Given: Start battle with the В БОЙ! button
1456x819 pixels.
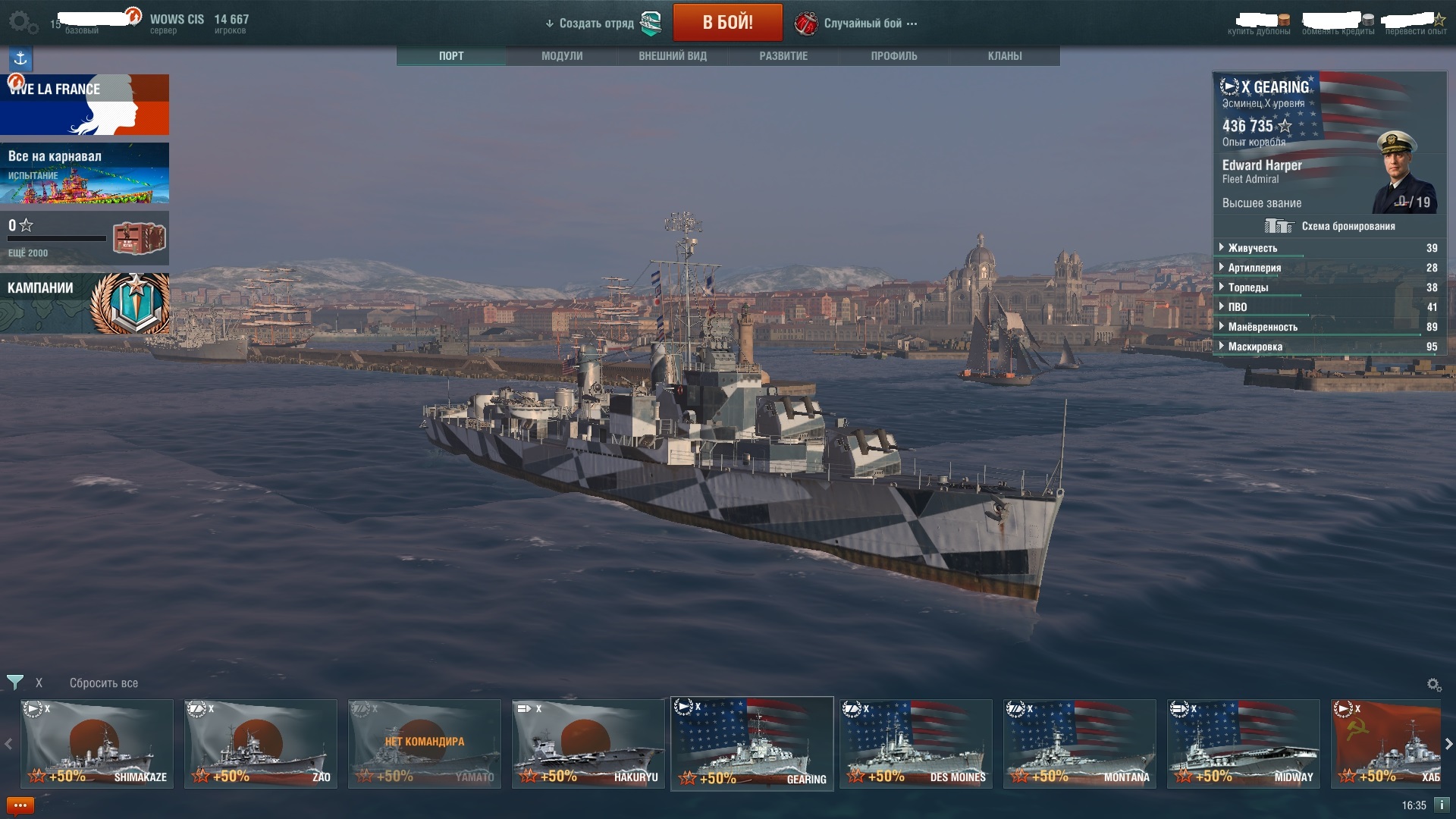Looking at the screenshot, I should point(727,23).
